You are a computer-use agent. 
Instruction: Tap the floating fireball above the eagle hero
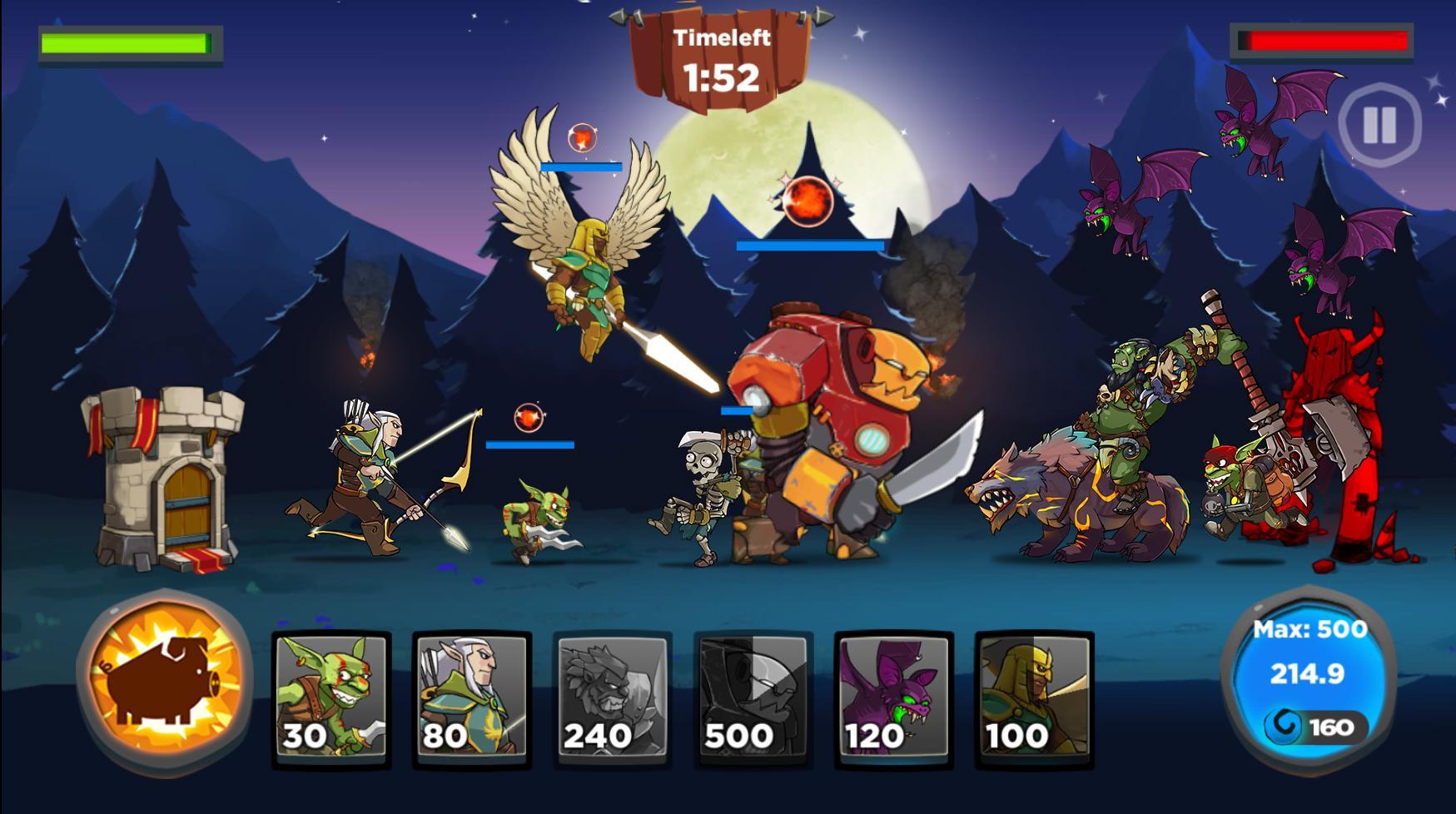[581, 137]
